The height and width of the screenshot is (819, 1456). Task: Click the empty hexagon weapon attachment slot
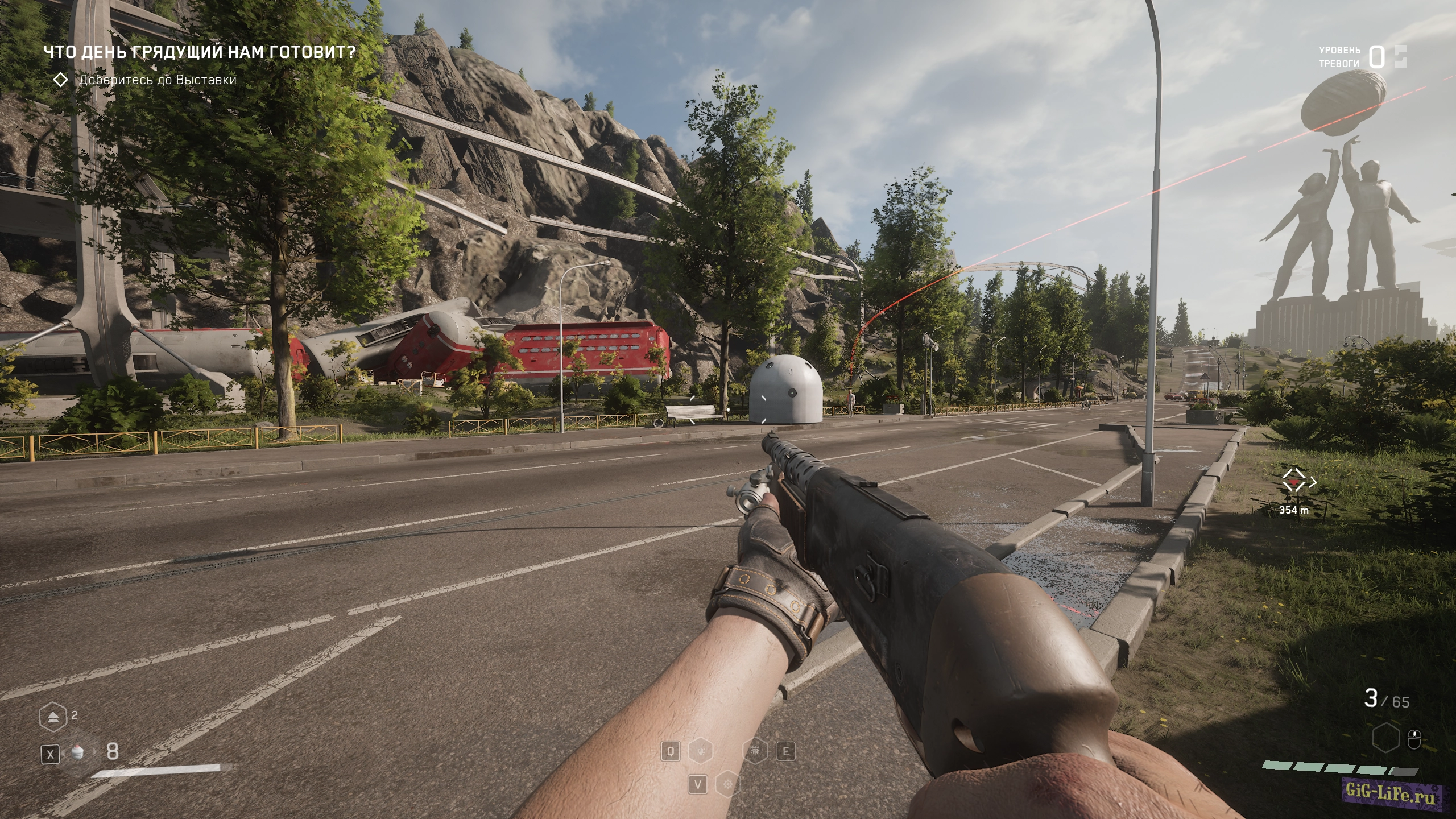[x=1385, y=739]
